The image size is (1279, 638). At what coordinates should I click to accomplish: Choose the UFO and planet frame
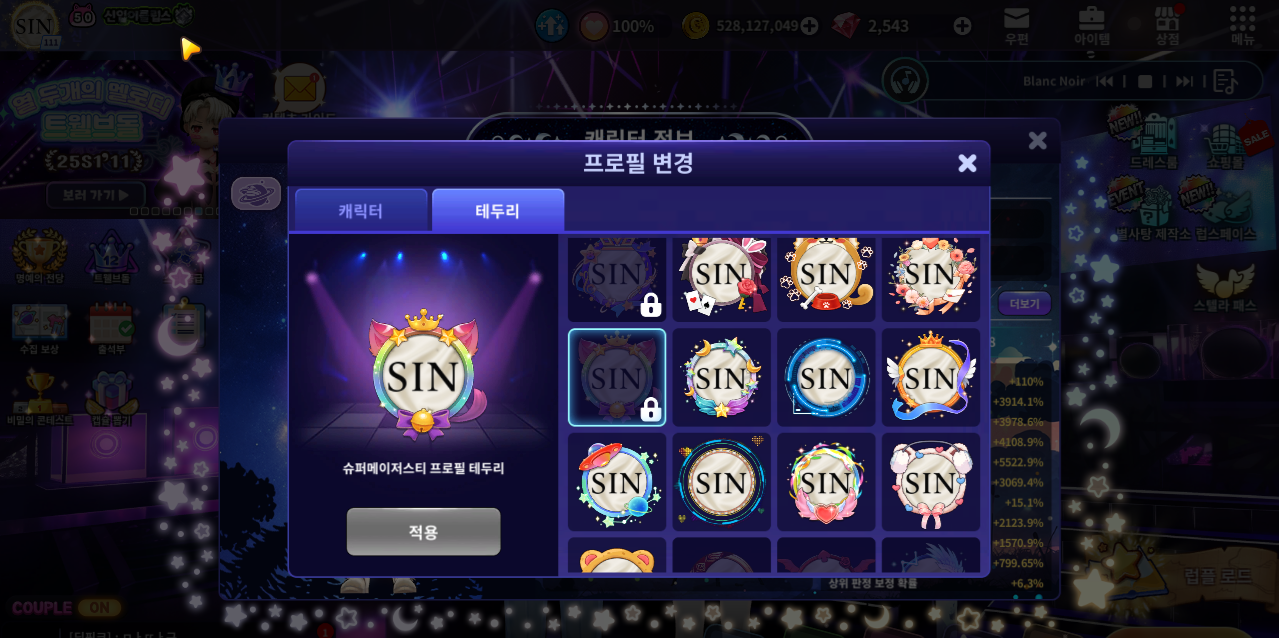pos(617,482)
